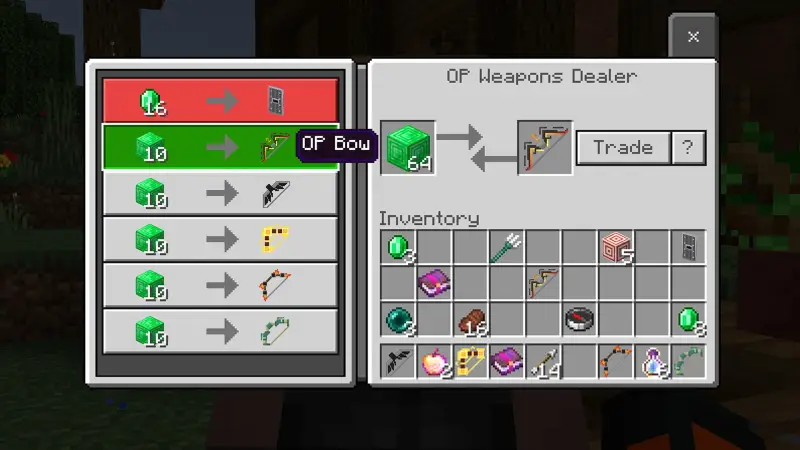
Task: Click the 64 emerald blocks input slot
Action: click(407, 148)
